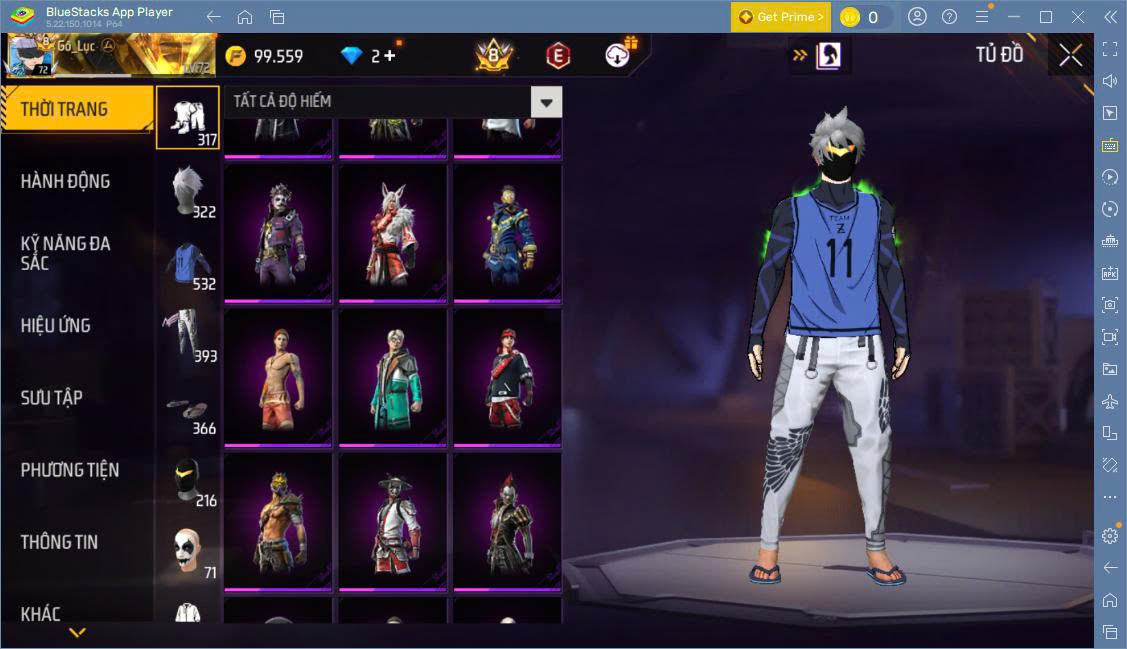
Task: Select the white rabbit-eared outfit thumbnail
Action: click(393, 231)
